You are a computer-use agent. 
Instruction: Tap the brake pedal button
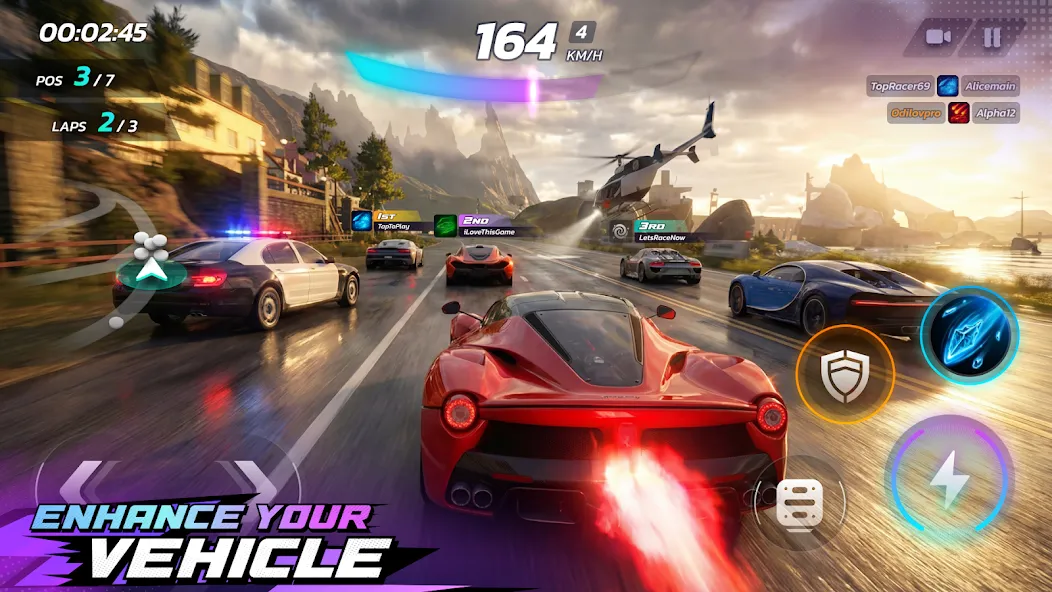799,502
